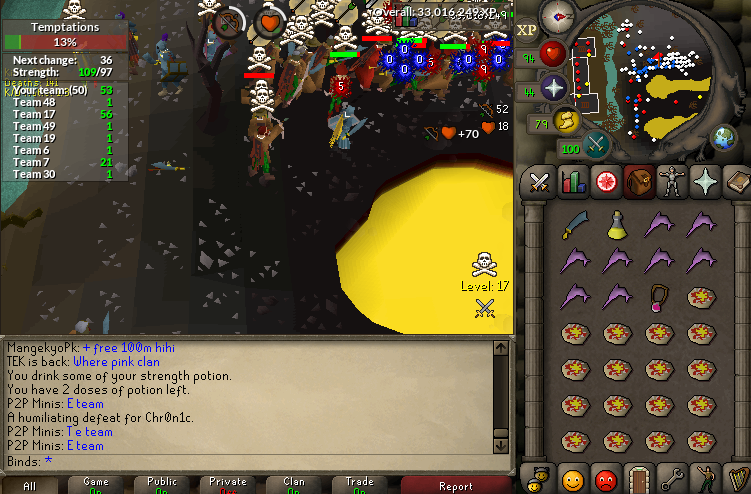Screen dimensions: 751x494
Task: Toggle run using the run energy orb
Action: (567, 120)
